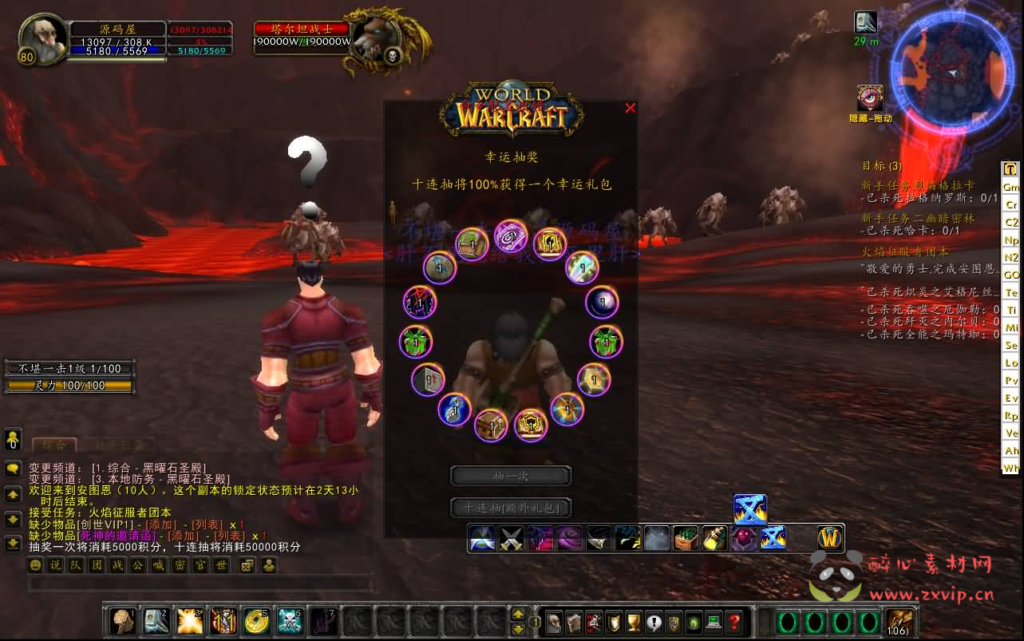Image resolution: width=1024 pixels, height=641 pixels.
Task: Open the backpack bag slot
Action: point(899,620)
